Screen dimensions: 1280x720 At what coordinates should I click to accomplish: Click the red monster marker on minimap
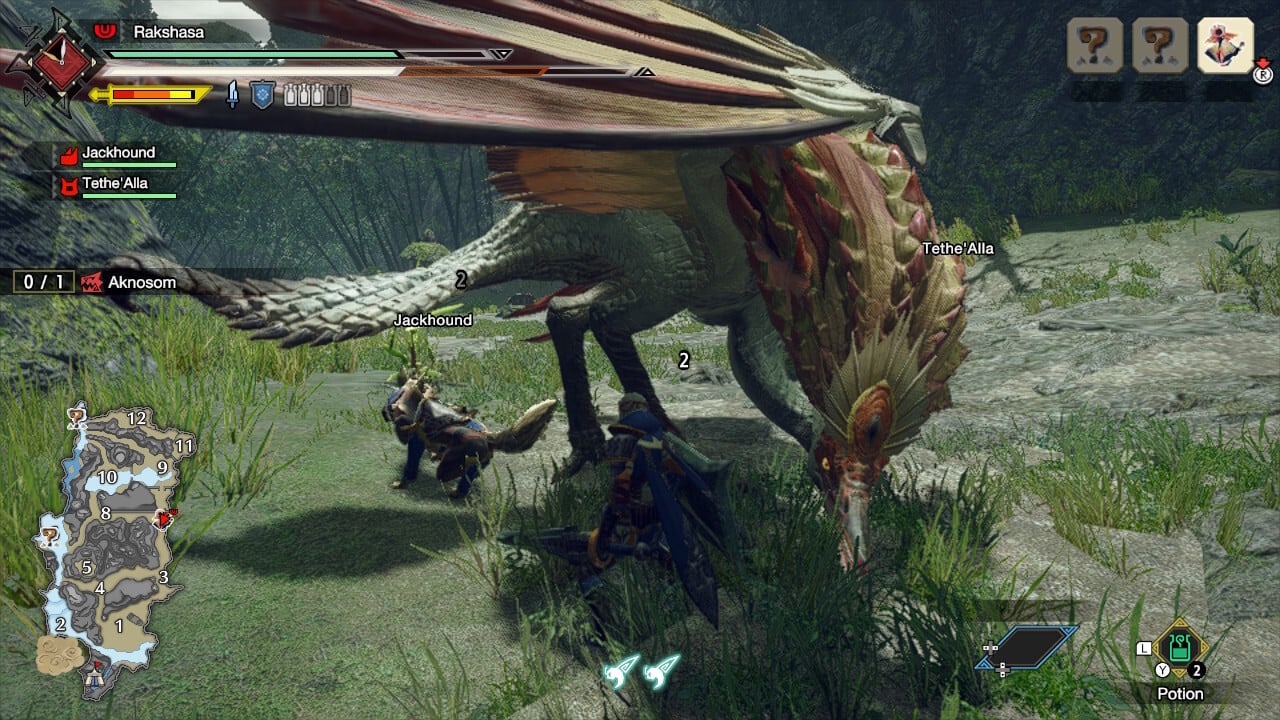tap(165, 519)
